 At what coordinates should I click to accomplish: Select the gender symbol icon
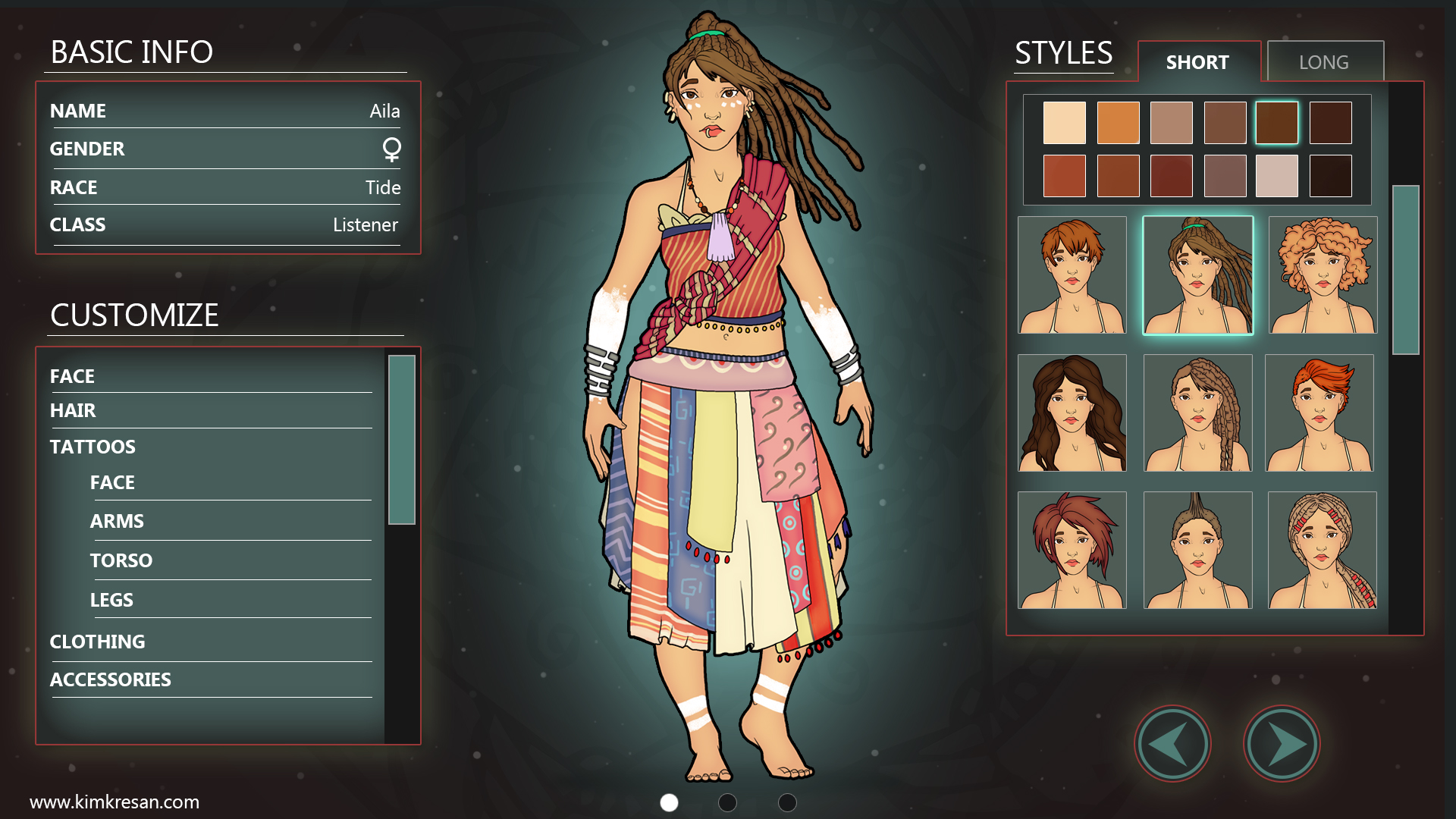(x=391, y=150)
